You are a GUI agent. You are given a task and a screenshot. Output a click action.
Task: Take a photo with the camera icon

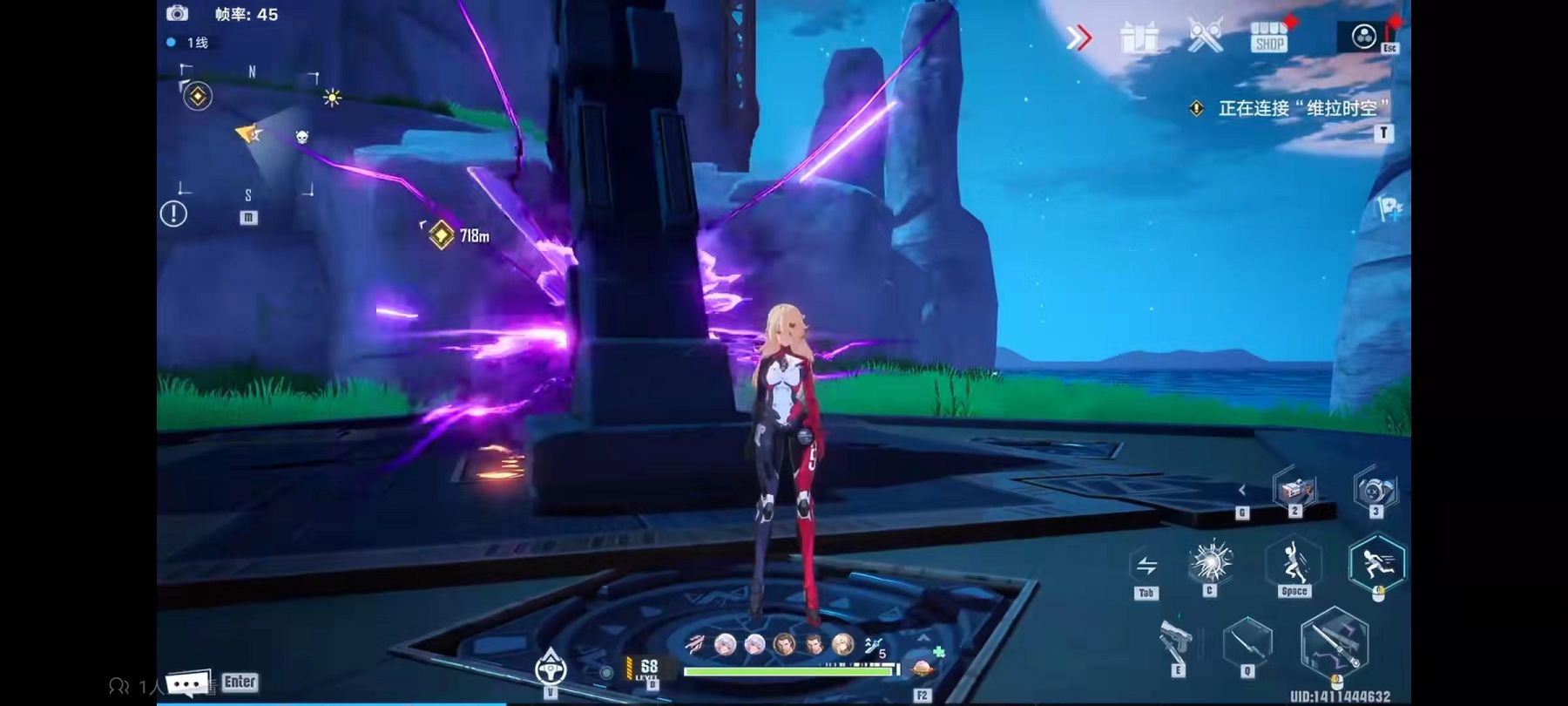[177, 13]
